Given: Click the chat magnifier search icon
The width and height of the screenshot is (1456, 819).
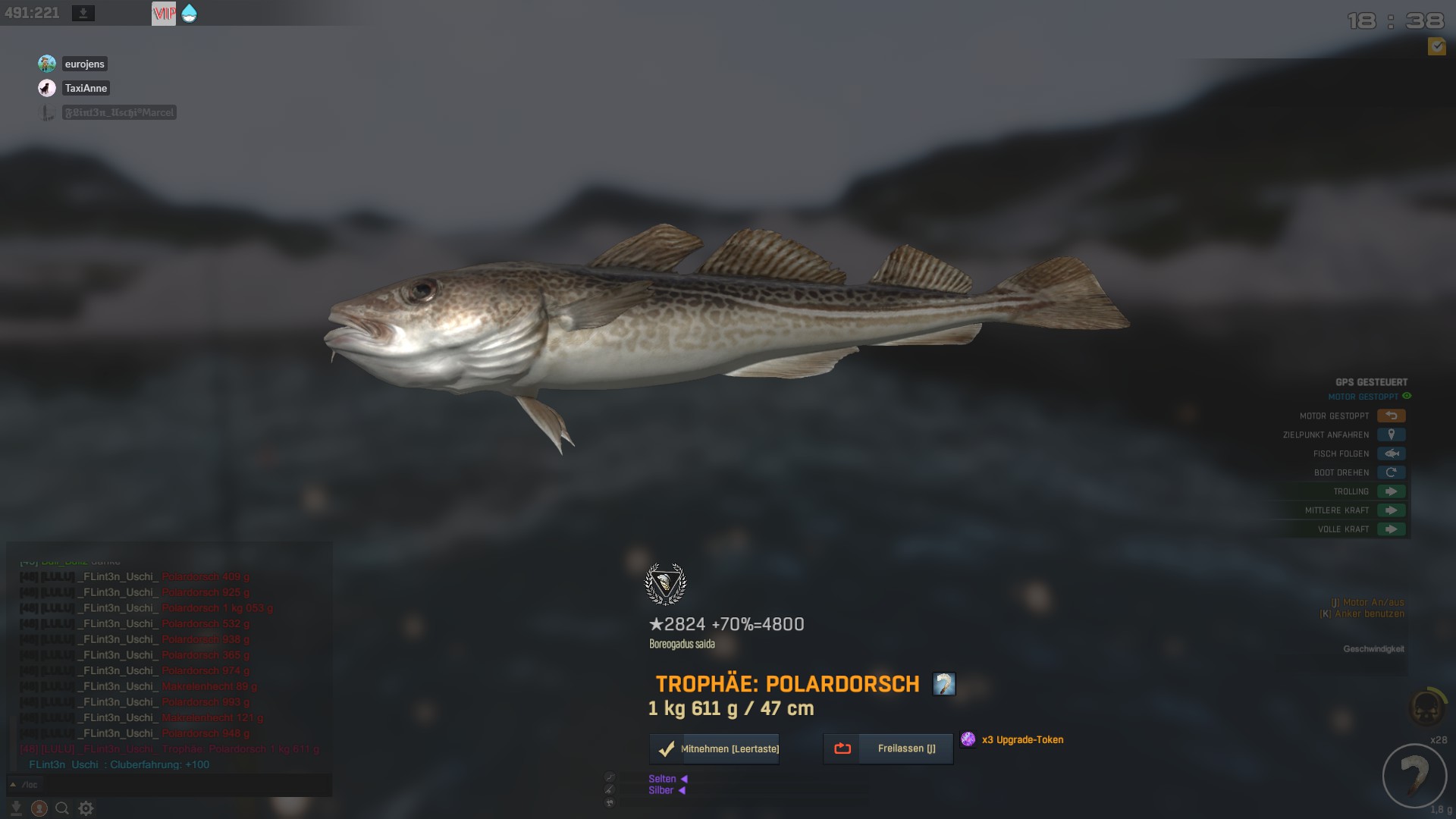Looking at the screenshot, I should click(62, 808).
